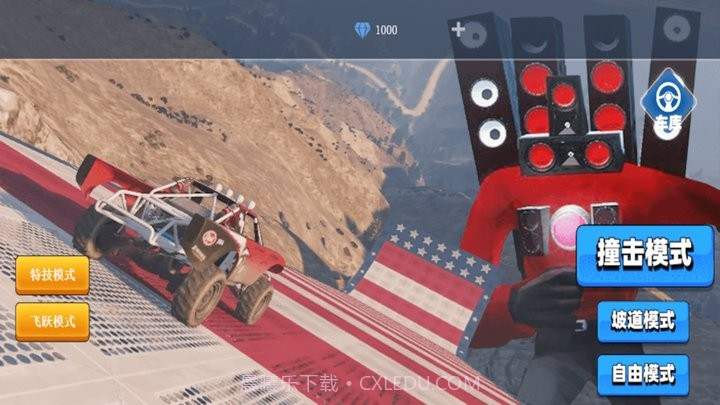Launch the 飞跃模式 jump mode
The width and height of the screenshot is (720, 405).
[x=52, y=322]
